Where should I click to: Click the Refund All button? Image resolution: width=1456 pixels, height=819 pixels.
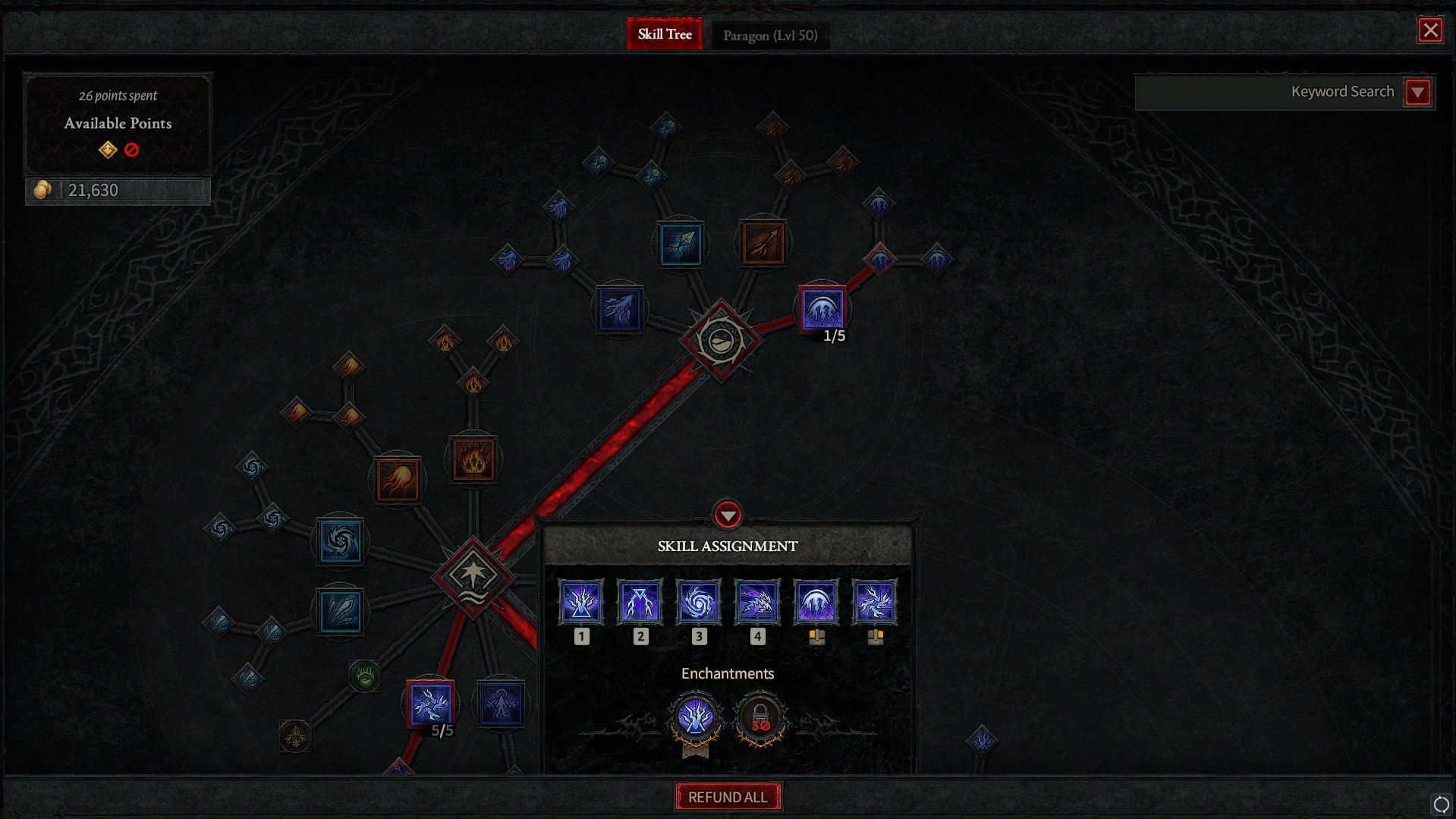click(x=728, y=797)
